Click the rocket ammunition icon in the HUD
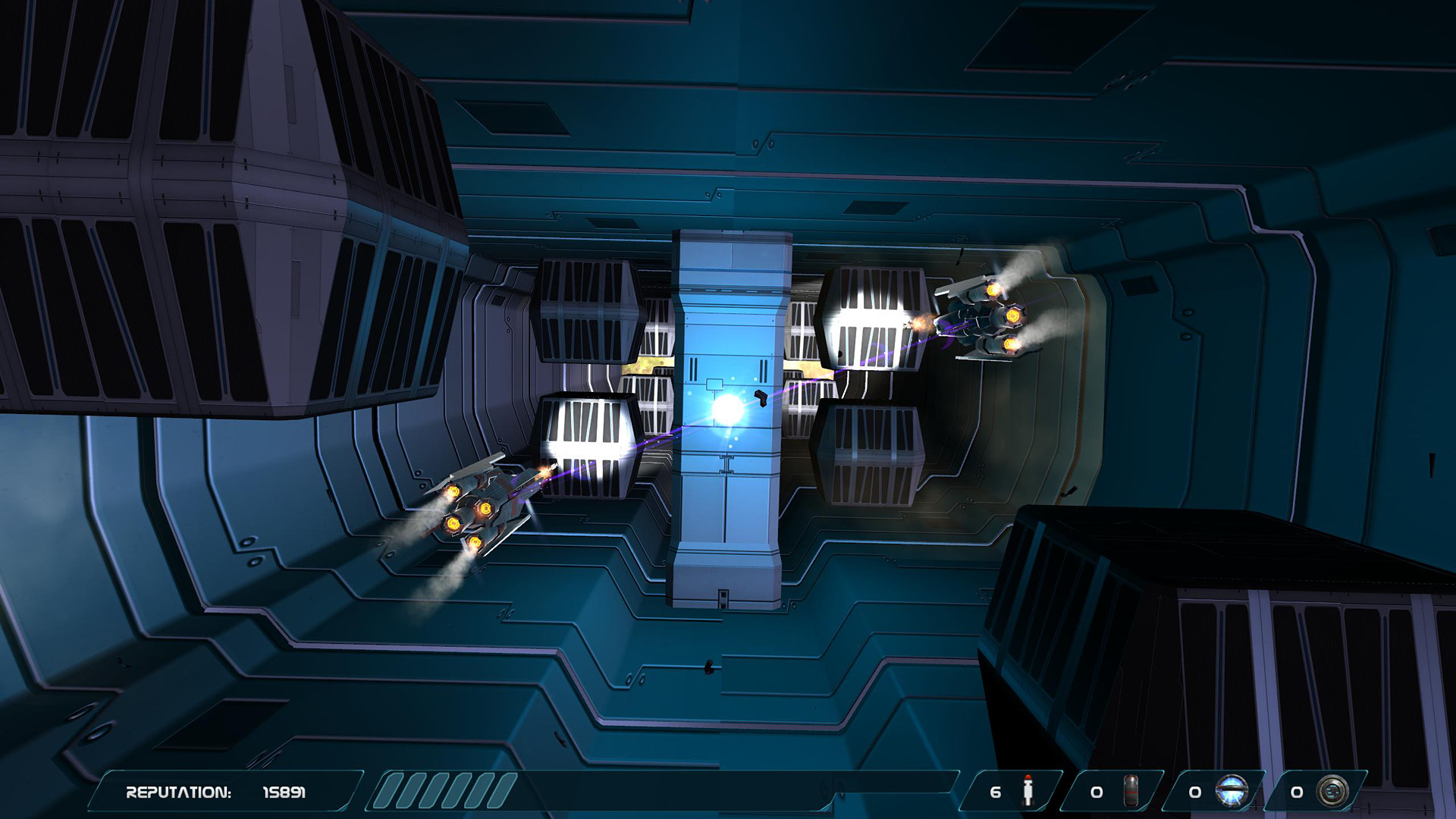 1029,789
